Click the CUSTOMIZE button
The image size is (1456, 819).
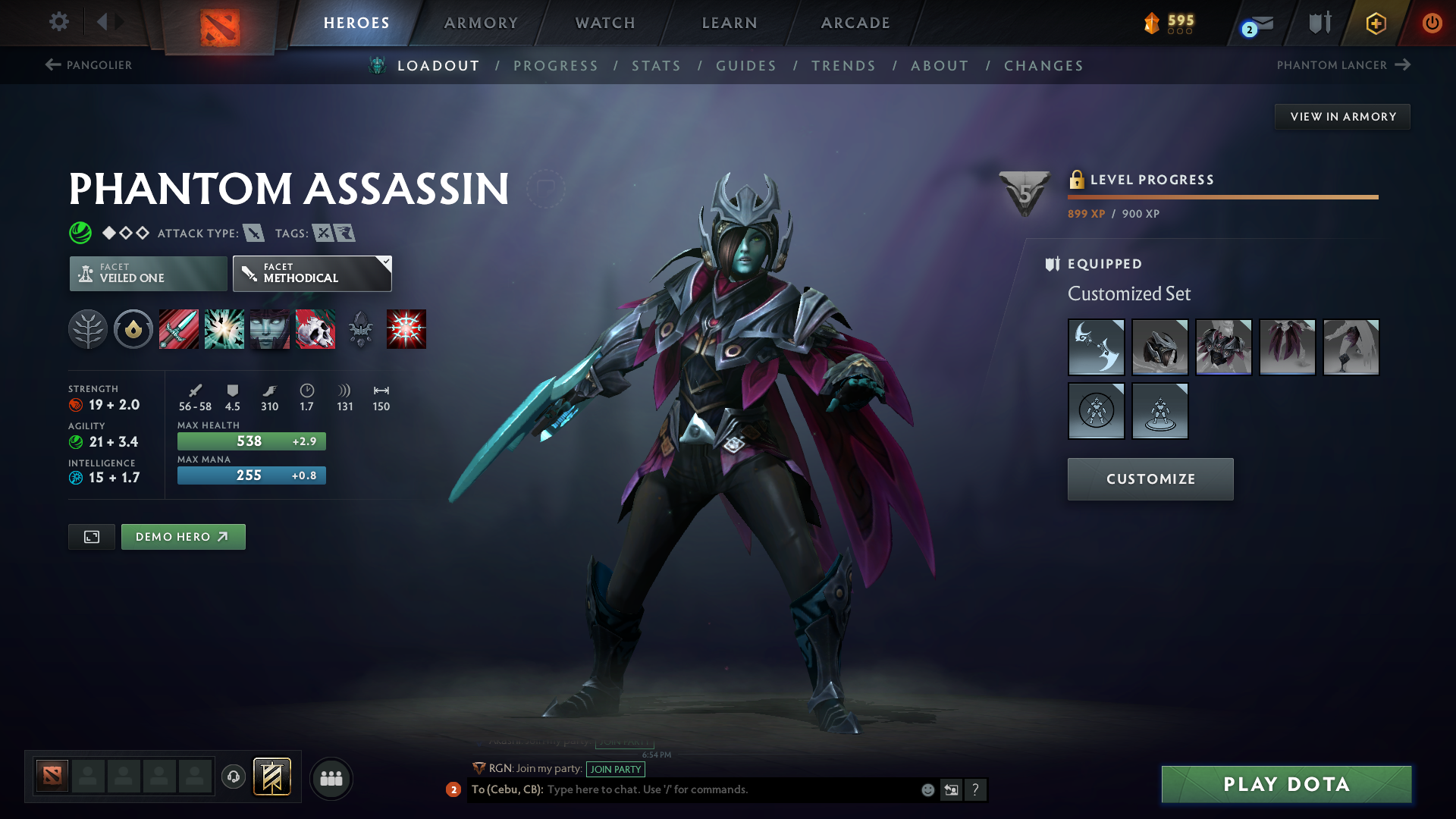tap(1150, 479)
